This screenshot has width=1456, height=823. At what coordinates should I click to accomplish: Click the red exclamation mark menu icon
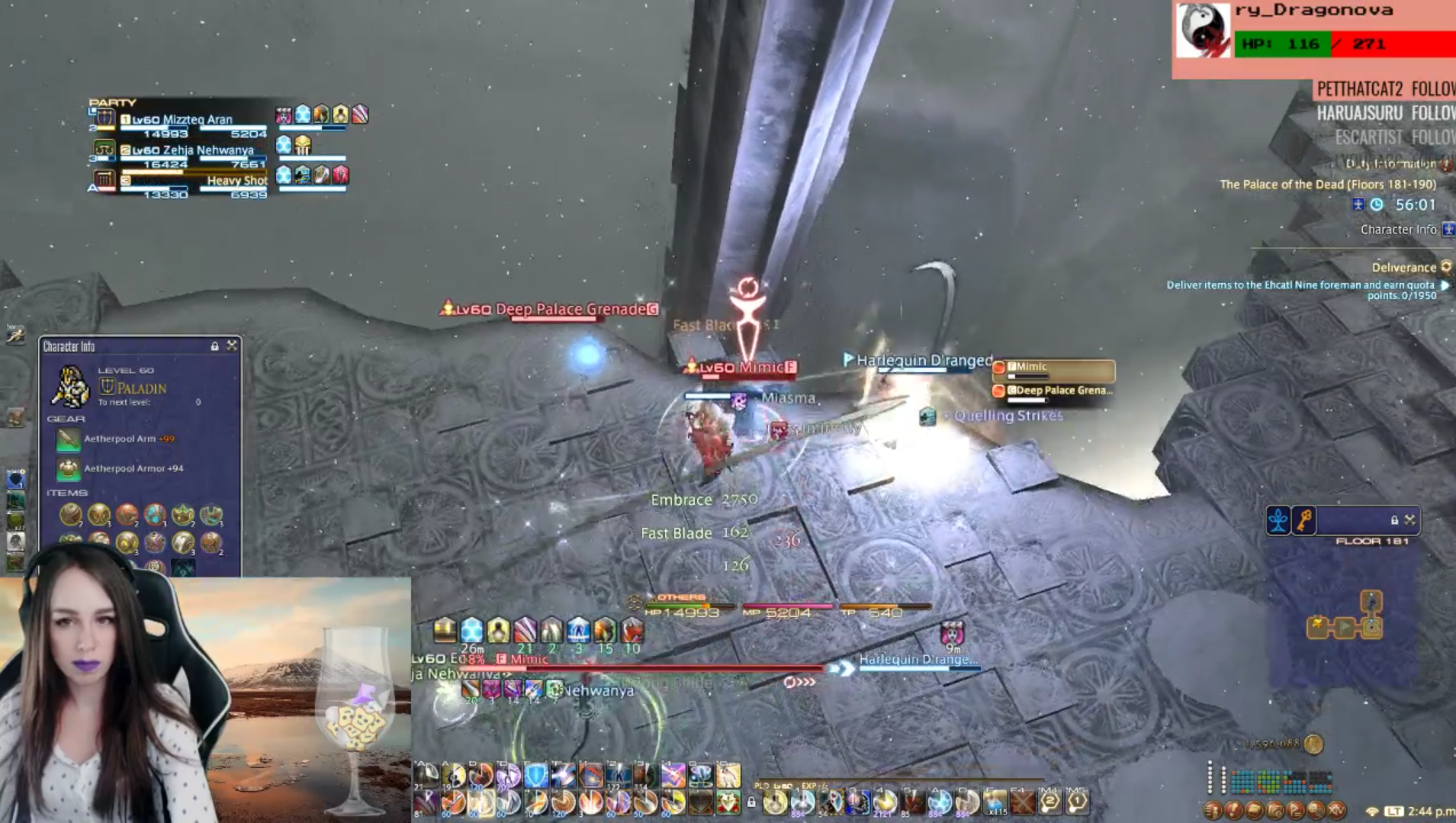(1233, 810)
